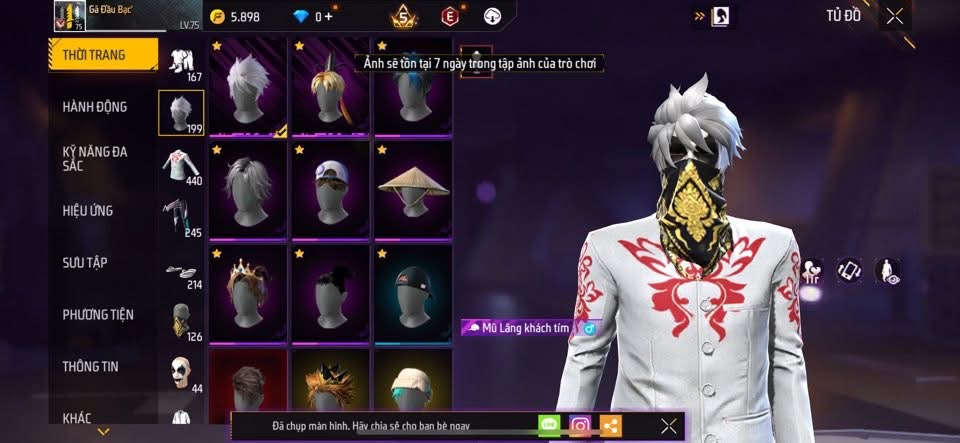Image resolution: width=960 pixels, height=443 pixels.
Task: Go to the Hiệu Ứng tab
Action: coord(88,211)
